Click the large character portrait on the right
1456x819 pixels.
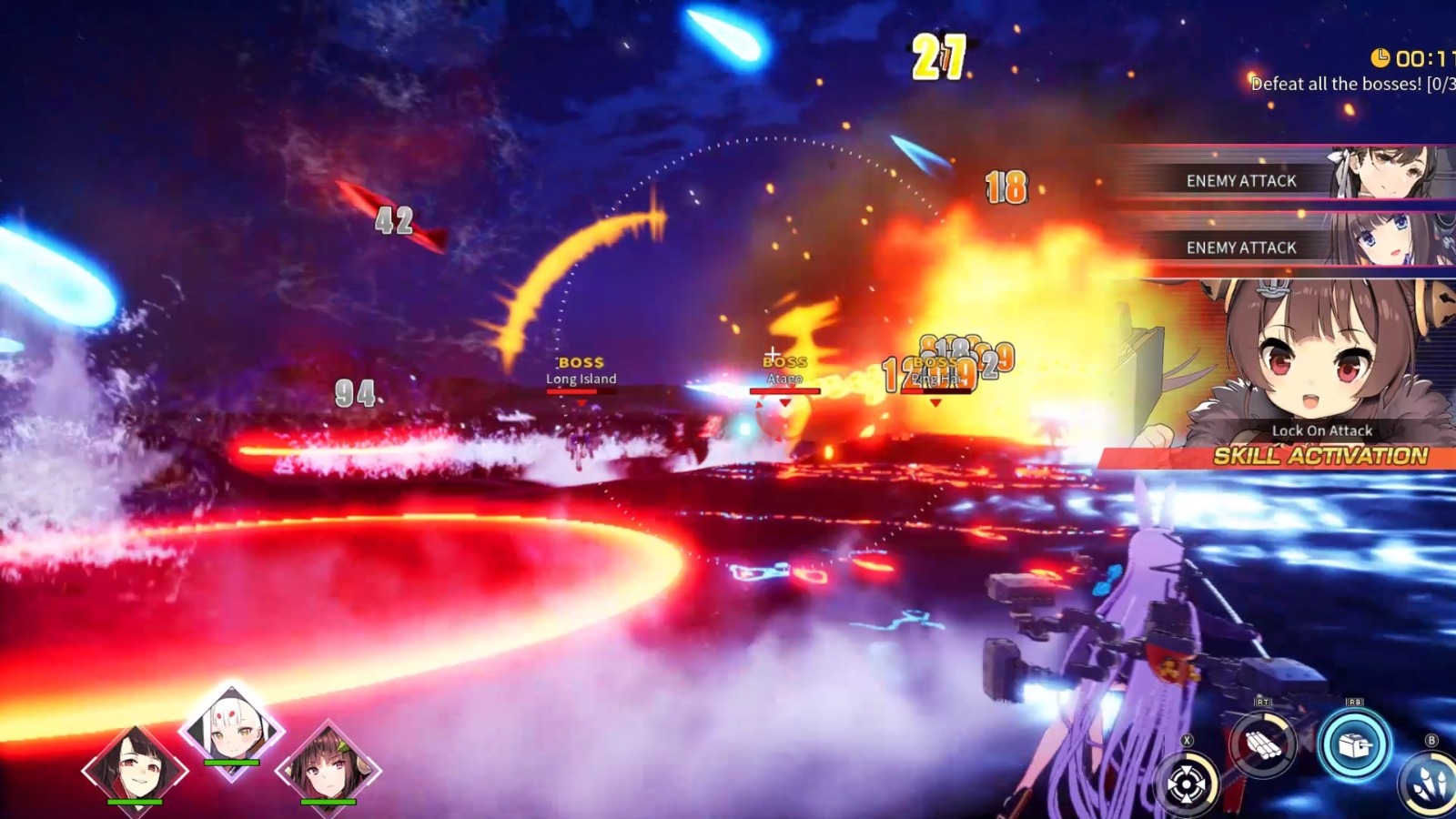(1310, 355)
